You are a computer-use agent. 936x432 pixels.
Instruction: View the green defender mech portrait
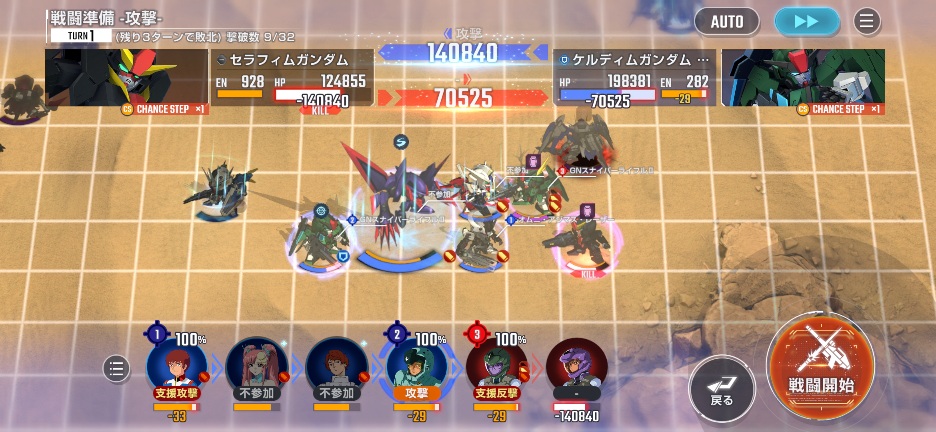click(803, 80)
